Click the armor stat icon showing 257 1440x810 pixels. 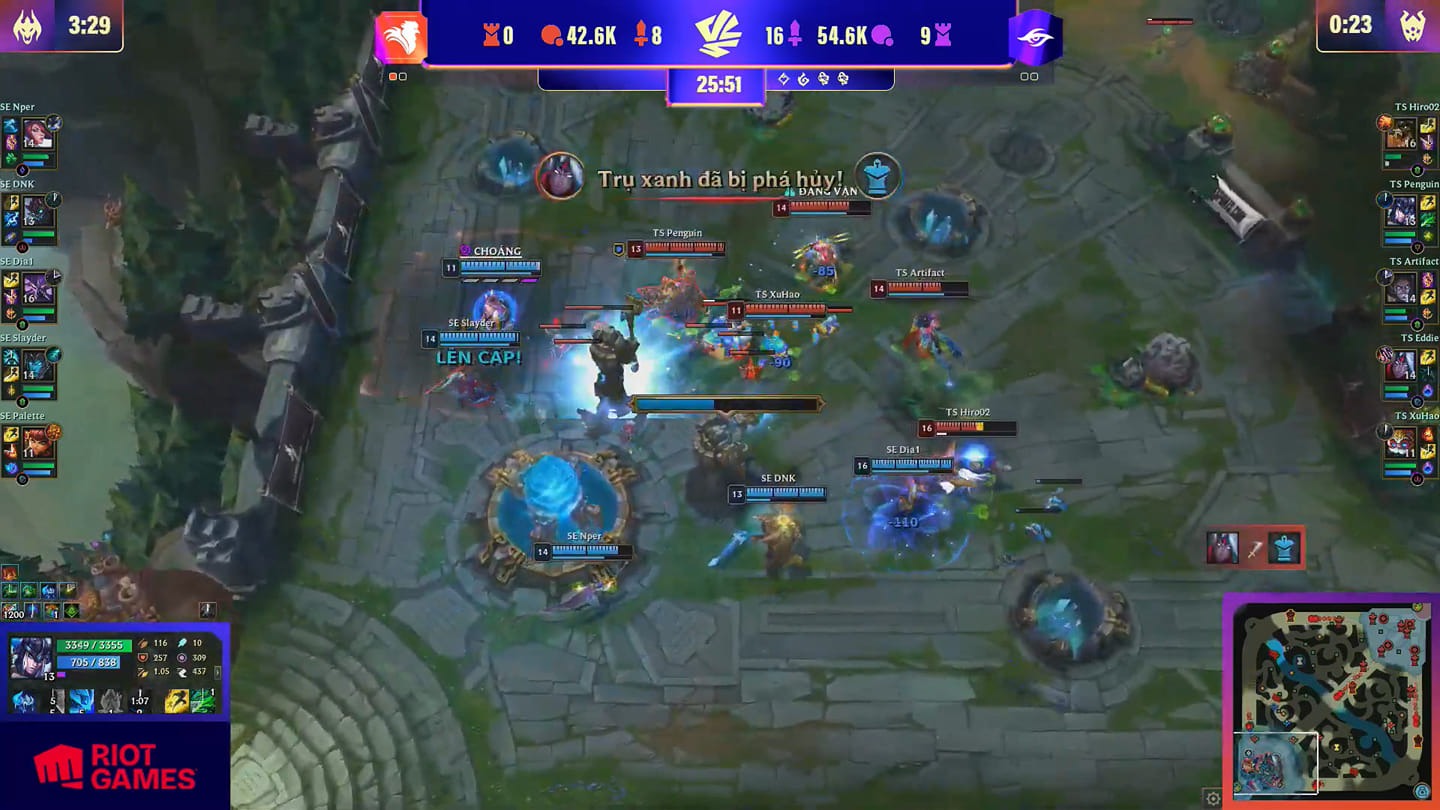point(143,657)
